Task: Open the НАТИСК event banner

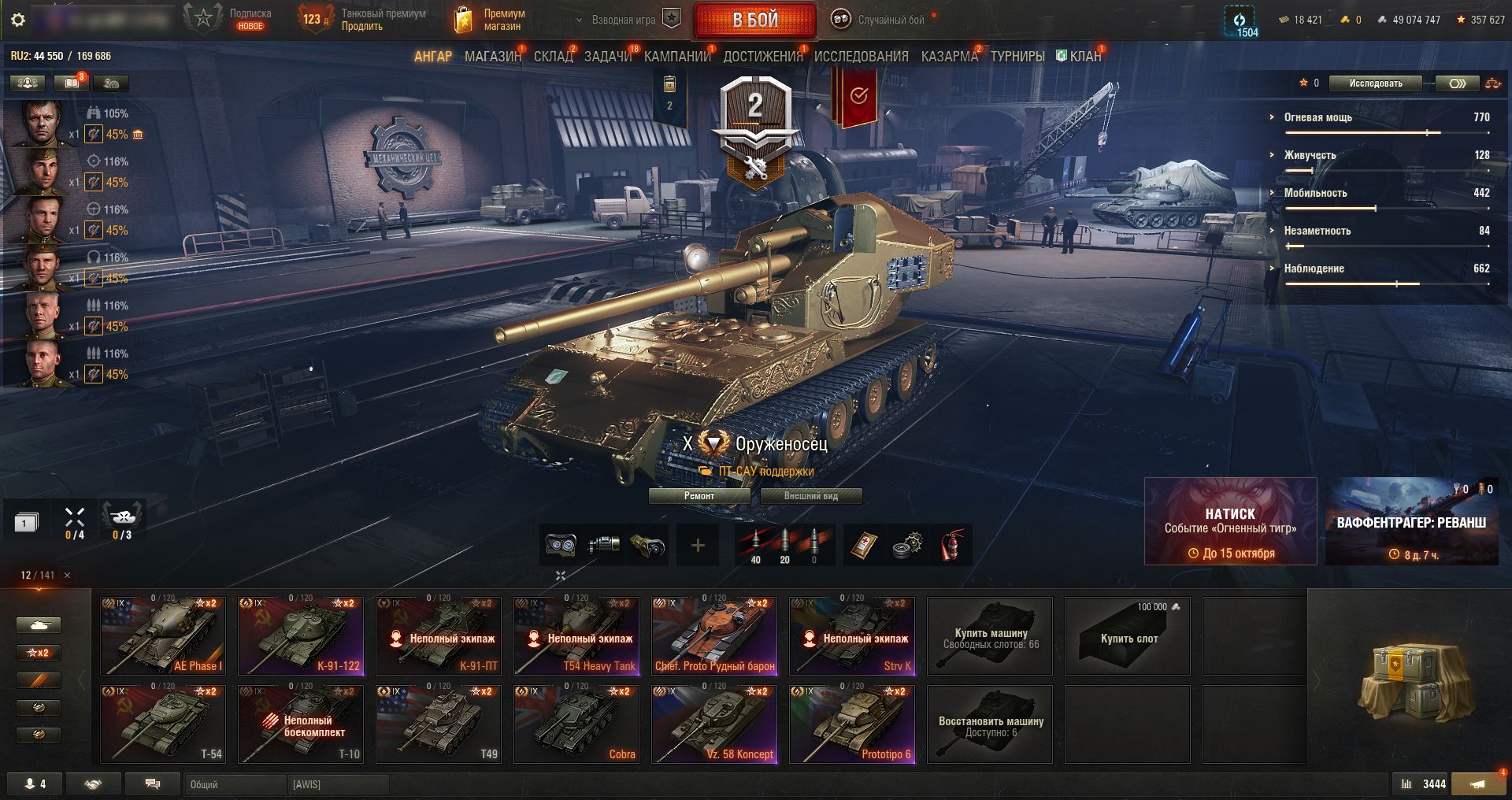Action: pos(1230,521)
